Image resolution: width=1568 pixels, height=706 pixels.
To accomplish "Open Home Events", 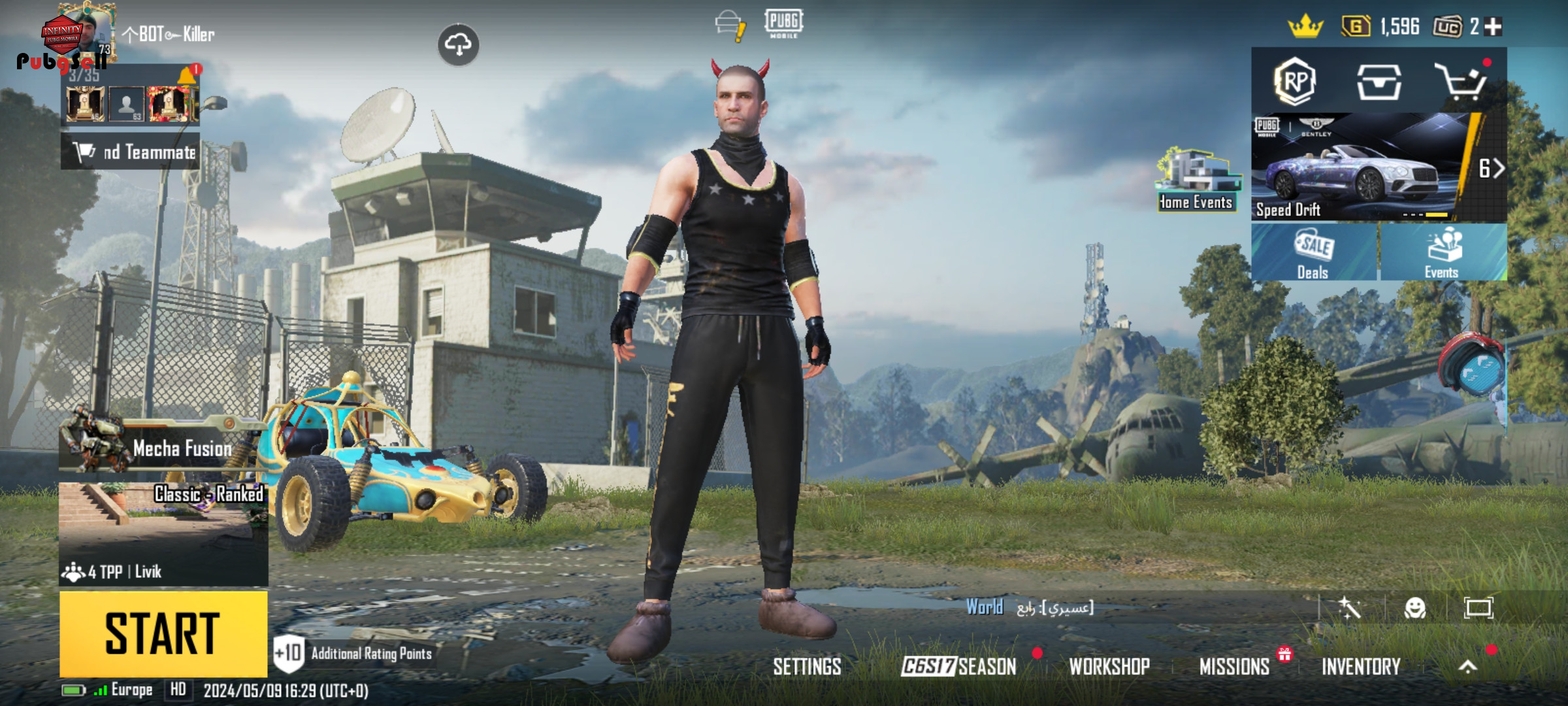I will tap(1196, 180).
